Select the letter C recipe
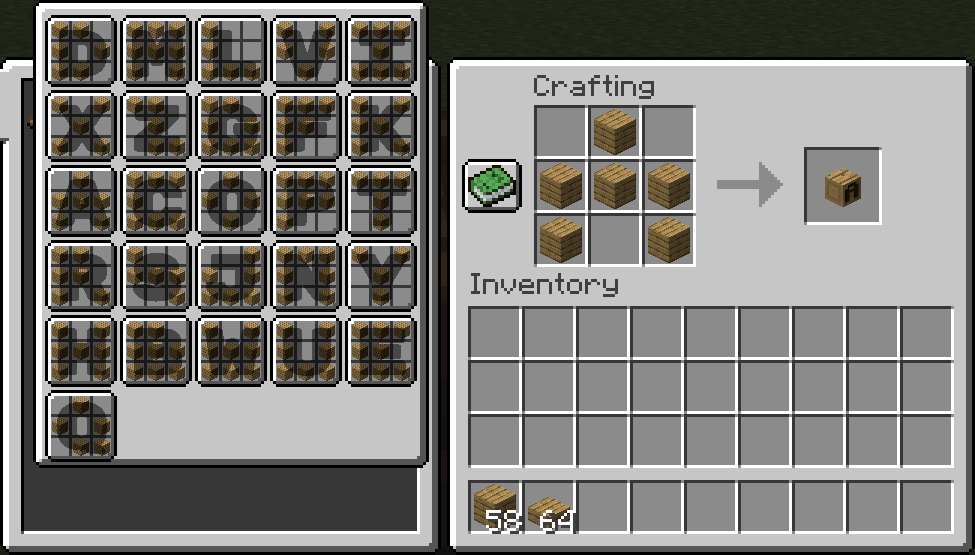 click(157, 201)
